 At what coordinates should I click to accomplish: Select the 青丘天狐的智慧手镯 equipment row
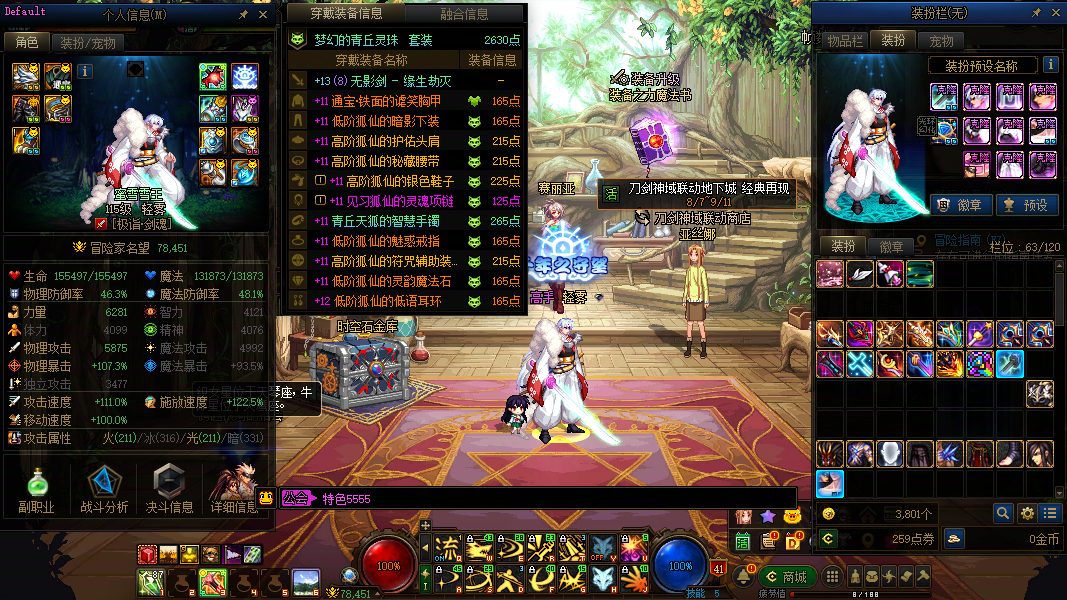coord(405,221)
